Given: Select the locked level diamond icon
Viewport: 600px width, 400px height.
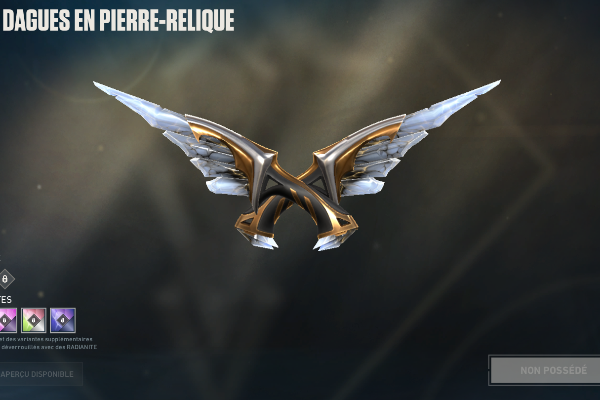Looking at the screenshot, I should pos(6,279).
